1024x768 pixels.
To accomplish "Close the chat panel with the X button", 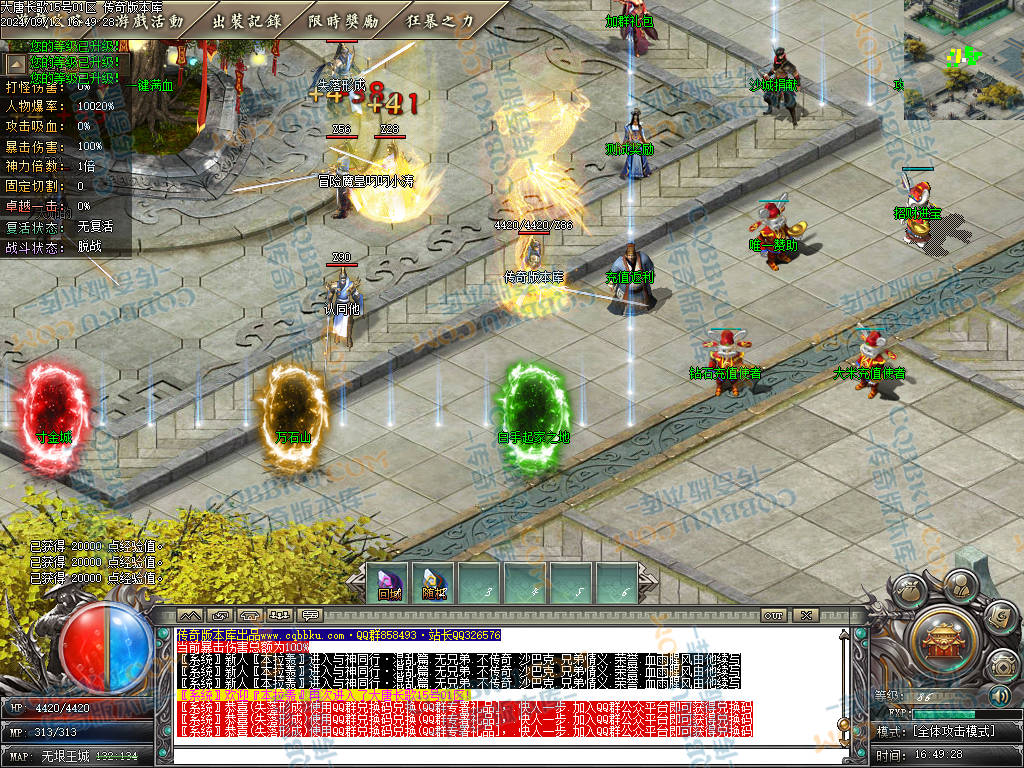I will [x=806, y=615].
